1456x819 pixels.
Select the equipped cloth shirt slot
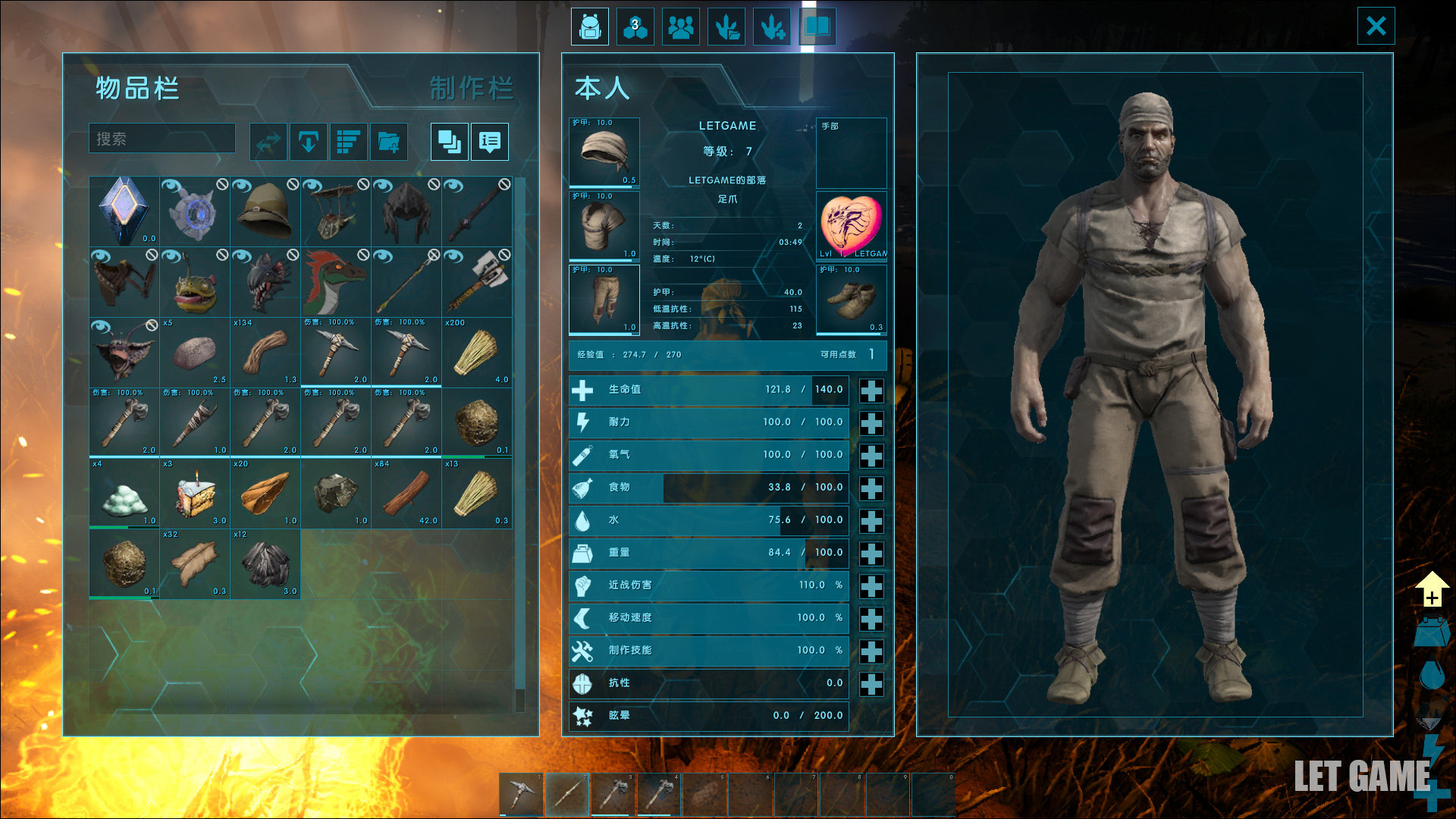604,226
